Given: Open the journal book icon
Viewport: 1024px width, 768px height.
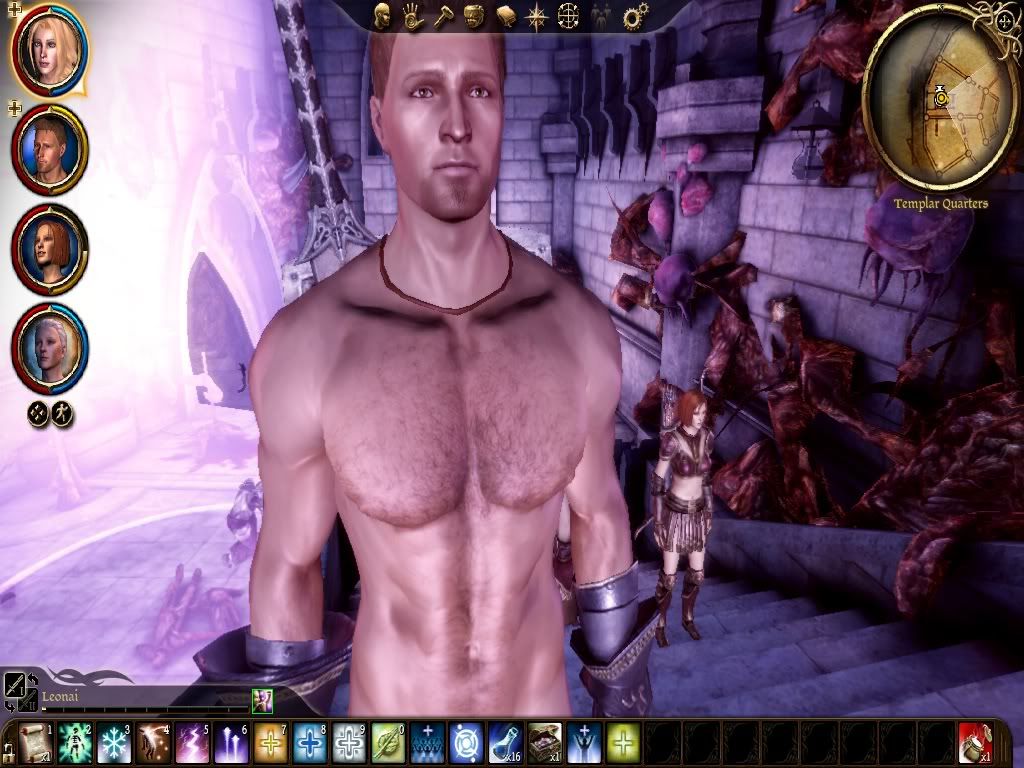Looking at the screenshot, I should coord(506,16).
